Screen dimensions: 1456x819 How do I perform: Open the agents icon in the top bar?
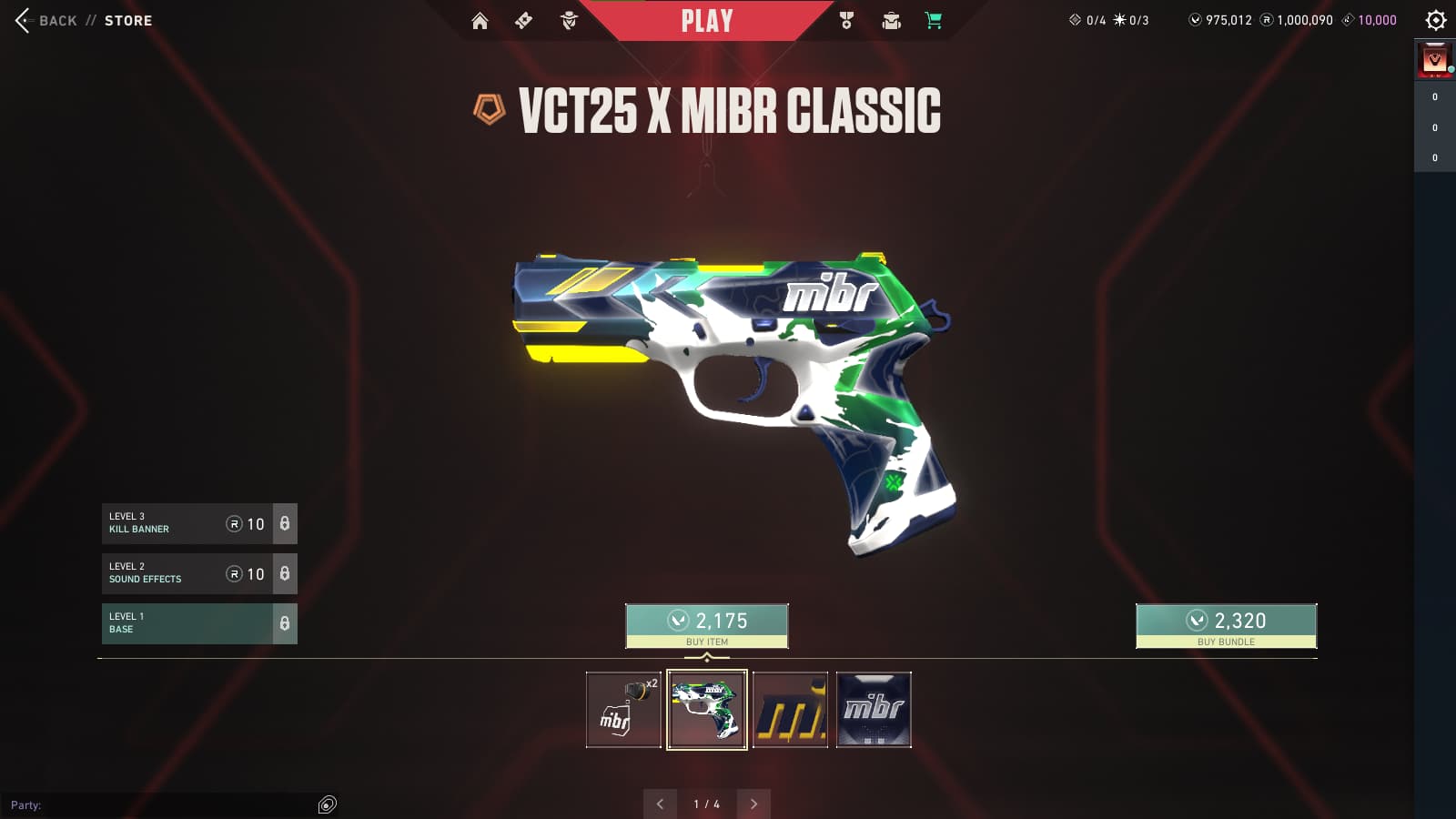tap(569, 21)
